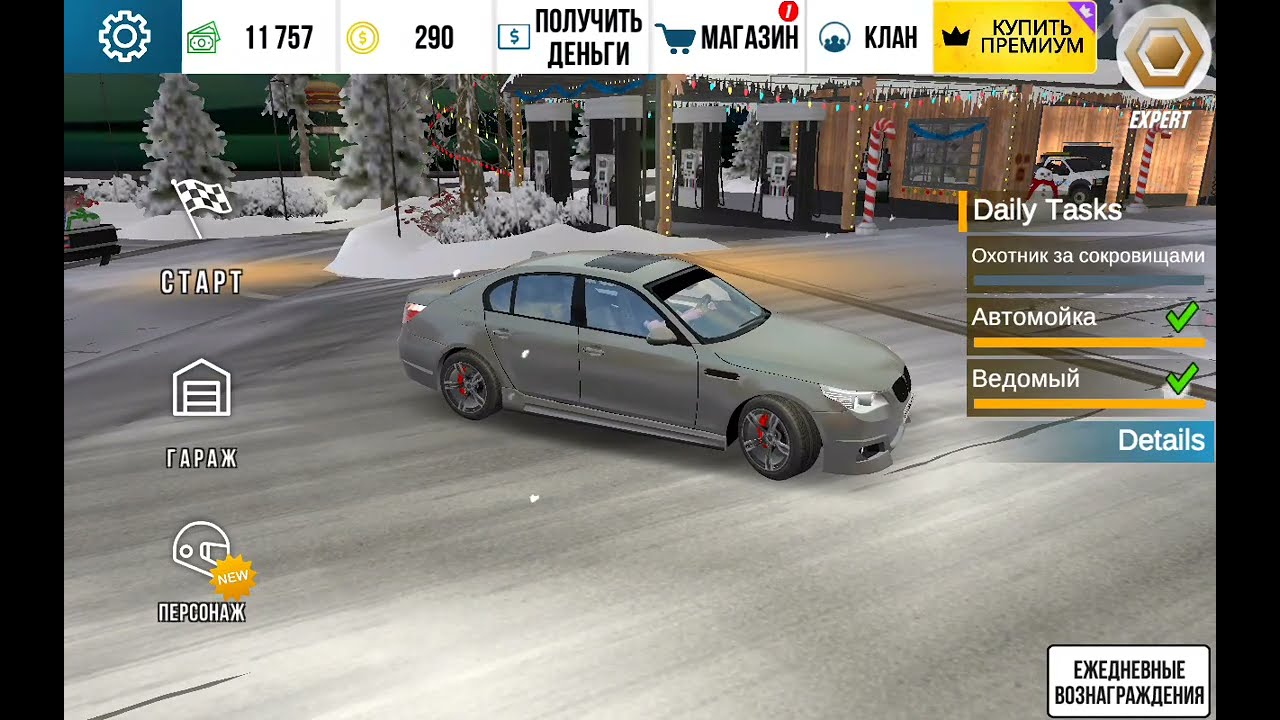Select the Охотник за сокровищами task

coord(1088,266)
